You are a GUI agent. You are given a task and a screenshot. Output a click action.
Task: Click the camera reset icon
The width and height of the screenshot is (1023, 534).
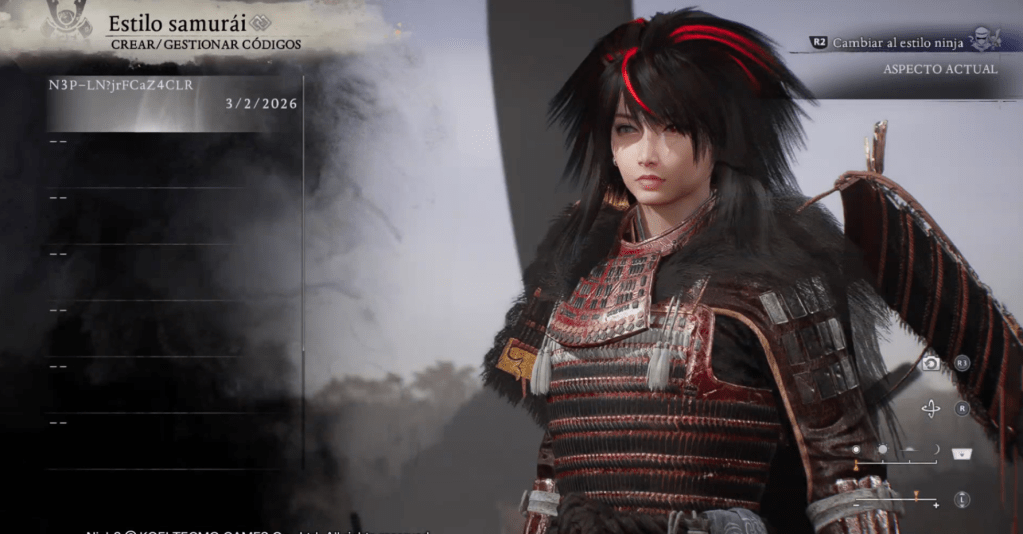(931, 363)
